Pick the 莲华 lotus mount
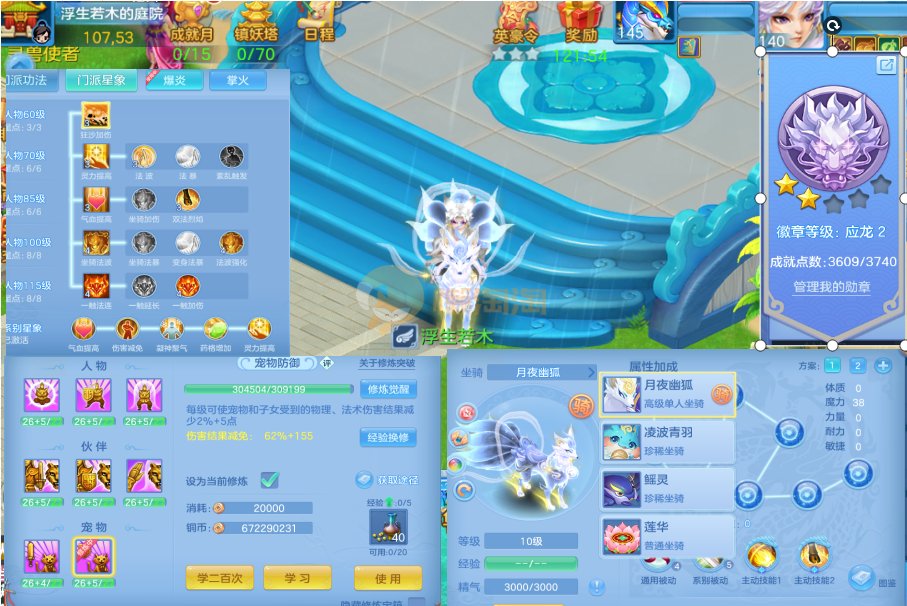907x606 pixels. [x=667, y=535]
